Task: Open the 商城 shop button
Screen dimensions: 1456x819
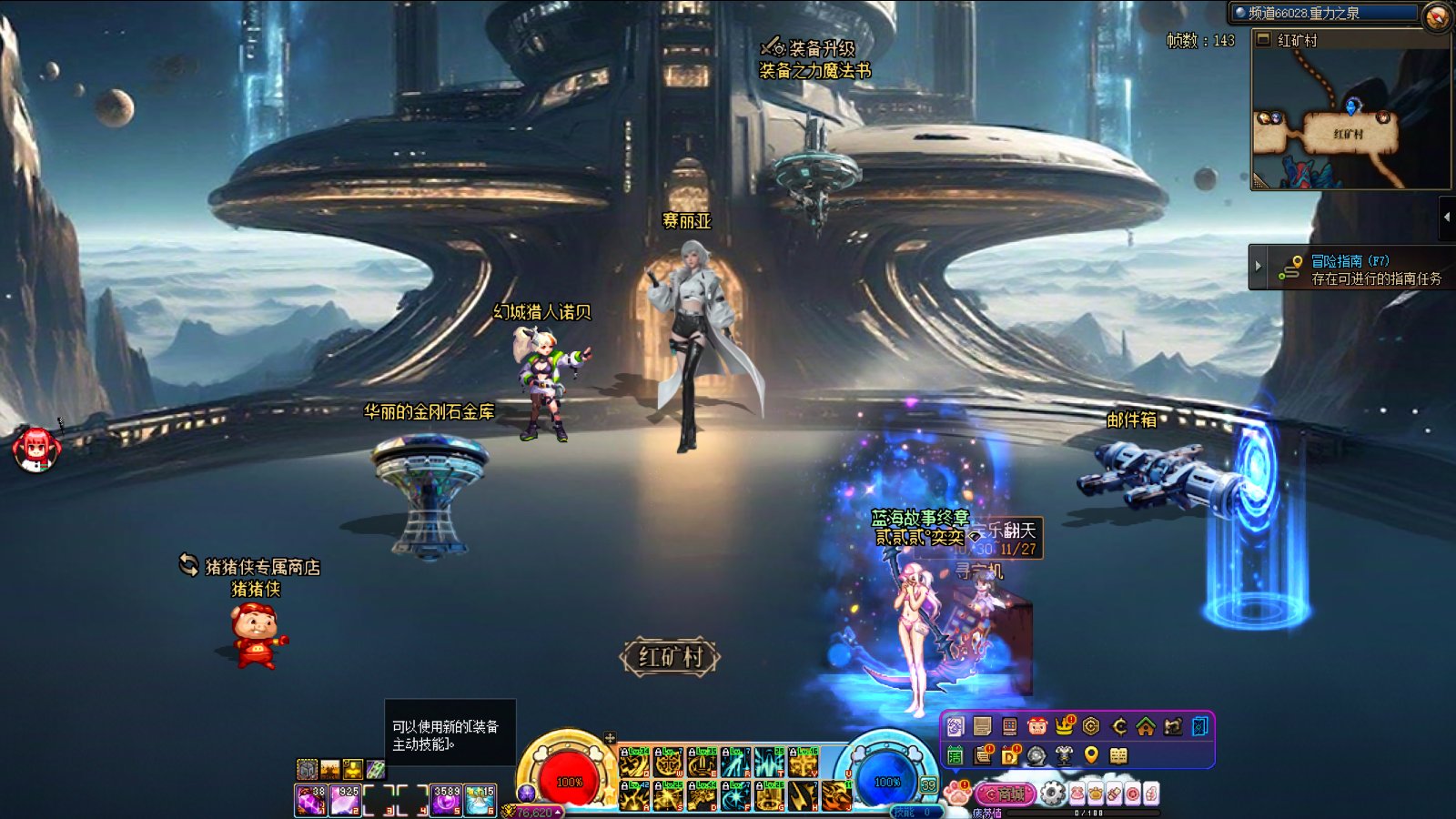Action: tap(1005, 794)
